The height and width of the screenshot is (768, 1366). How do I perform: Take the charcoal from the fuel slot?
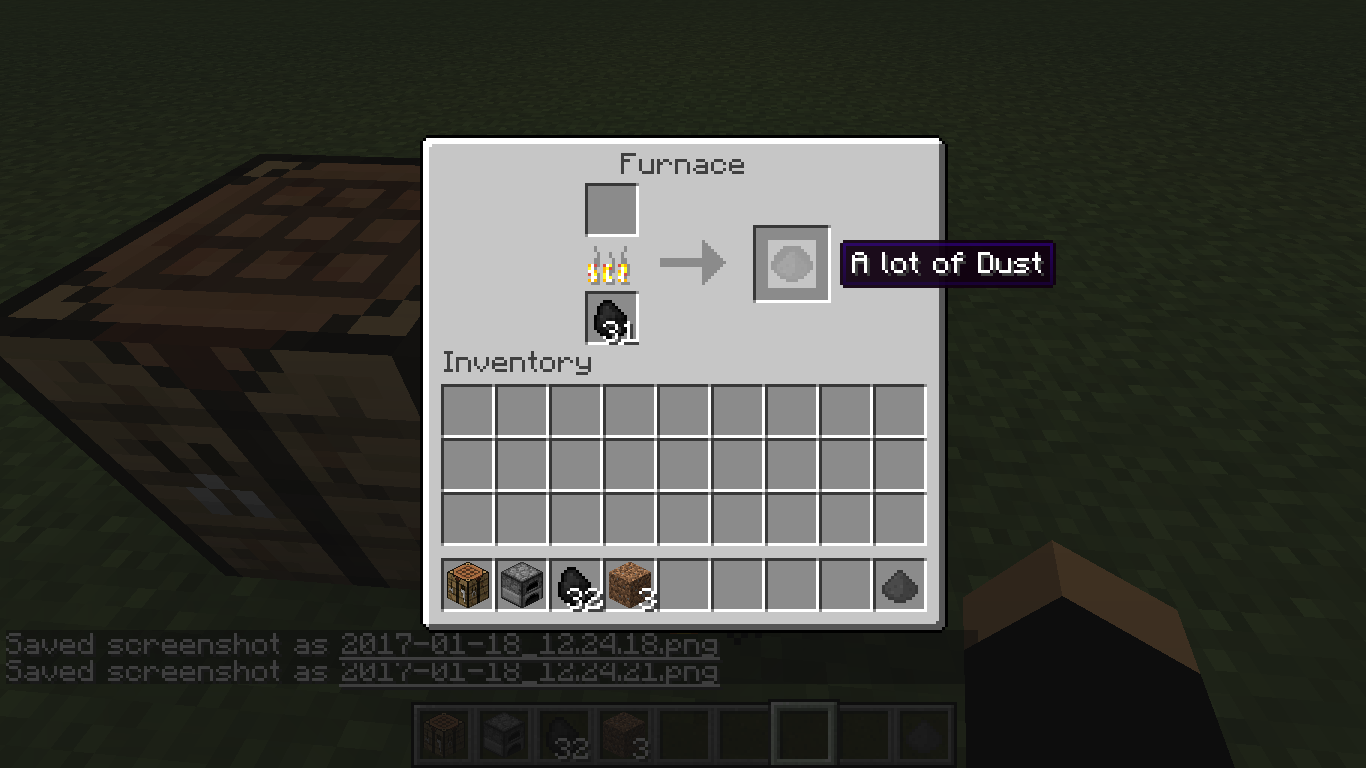[611, 318]
